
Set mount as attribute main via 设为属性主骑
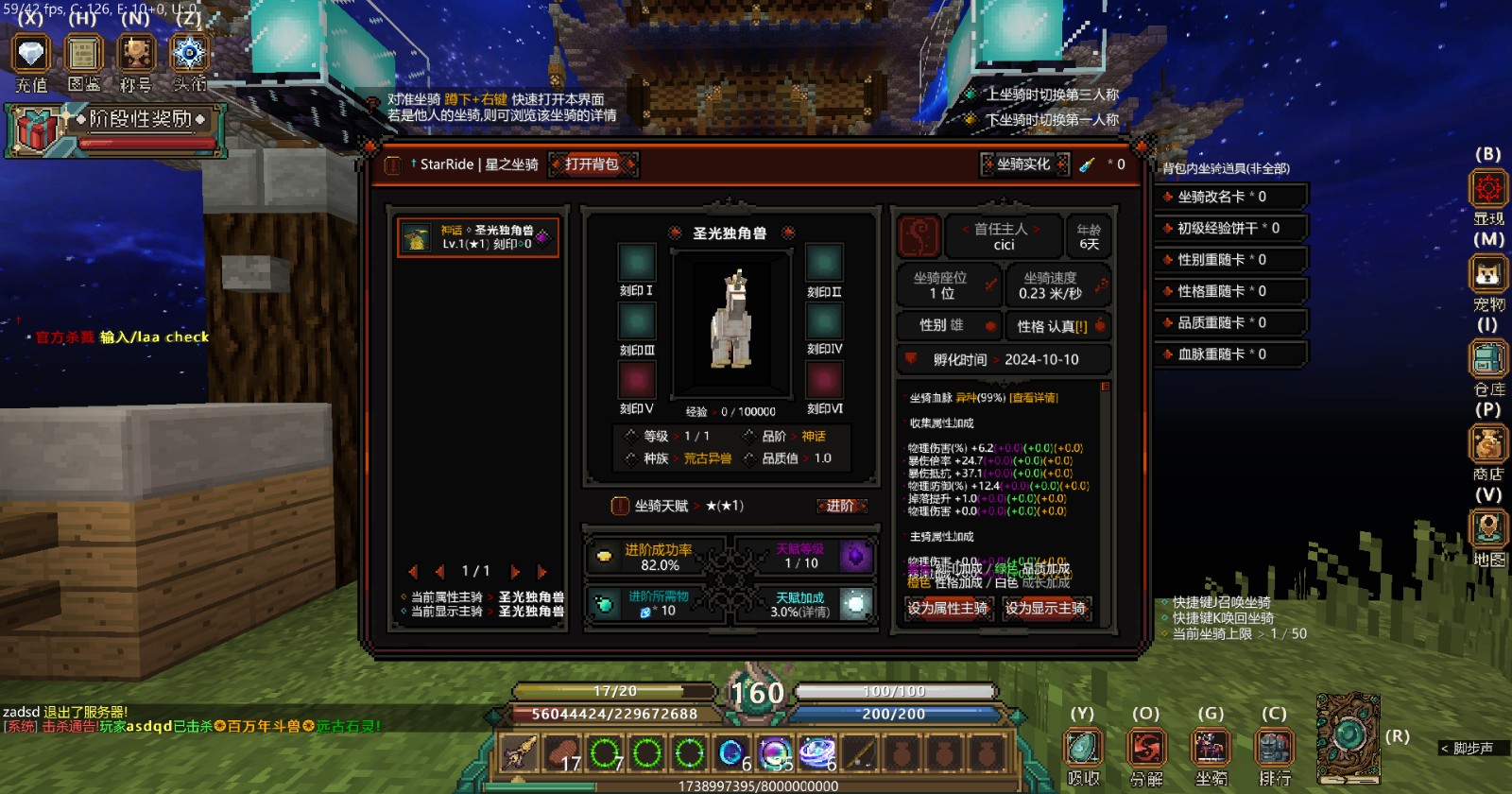click(947, 609)
